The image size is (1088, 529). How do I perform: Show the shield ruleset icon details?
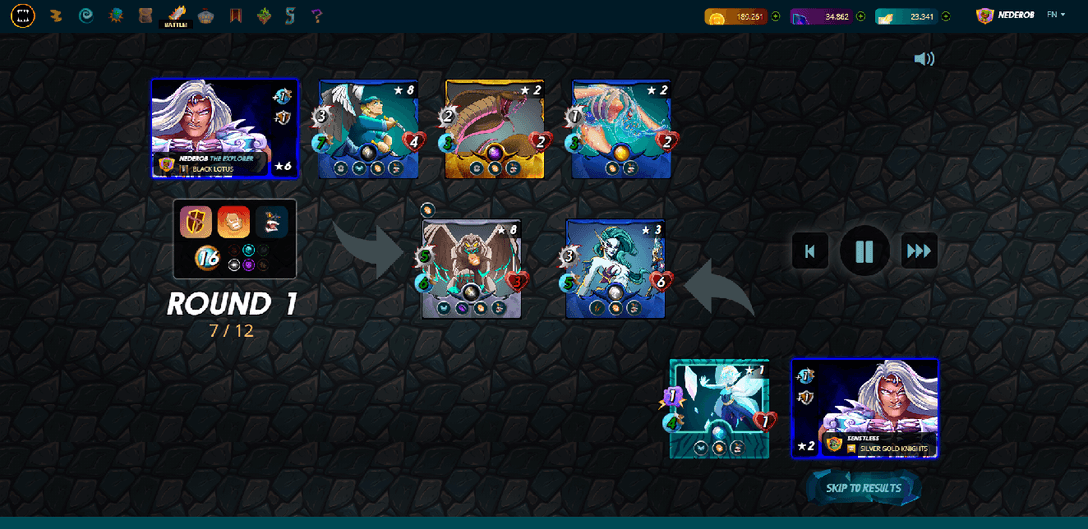[x=196, y=222]
